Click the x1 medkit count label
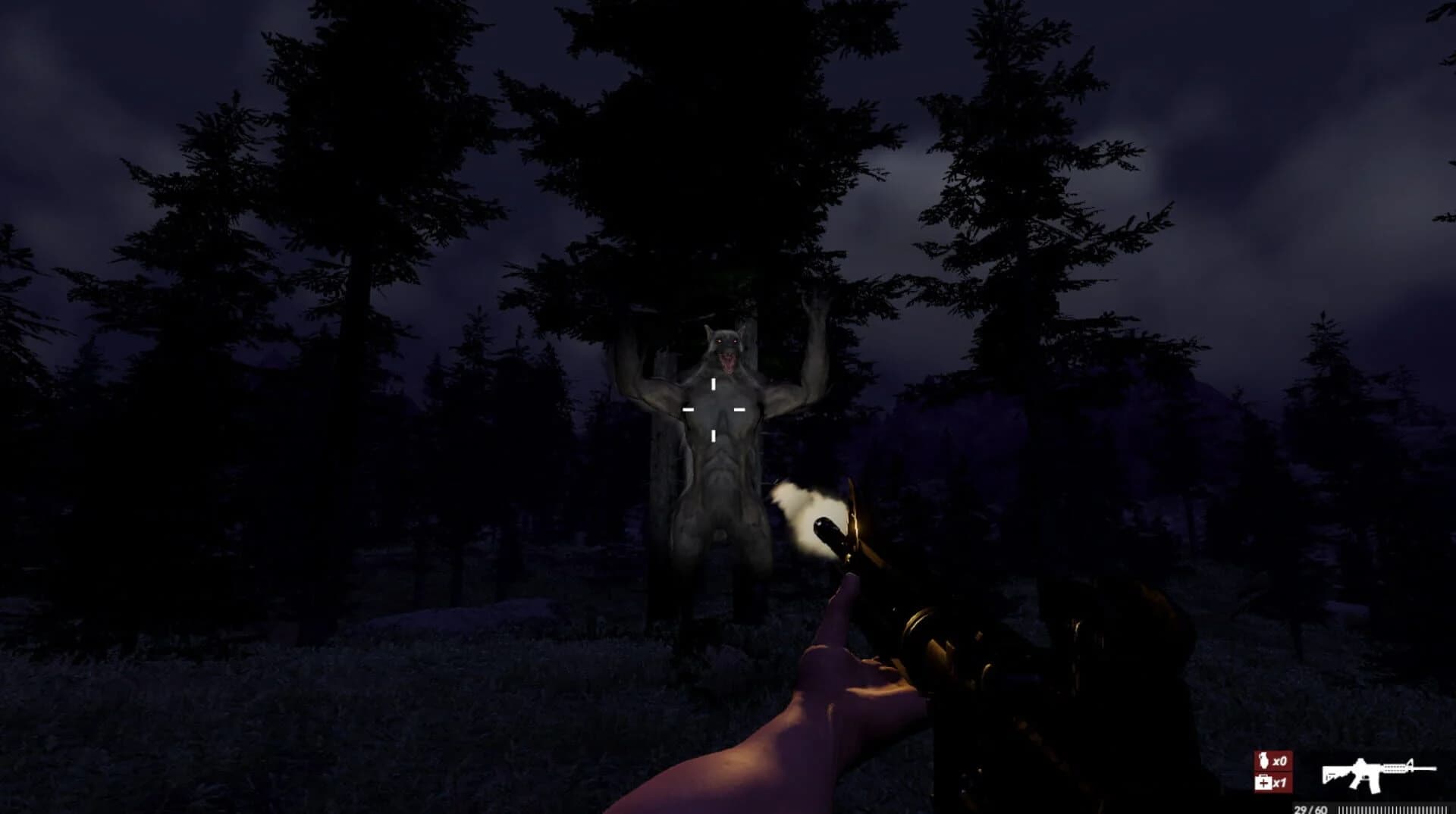 pos(1281,784)
